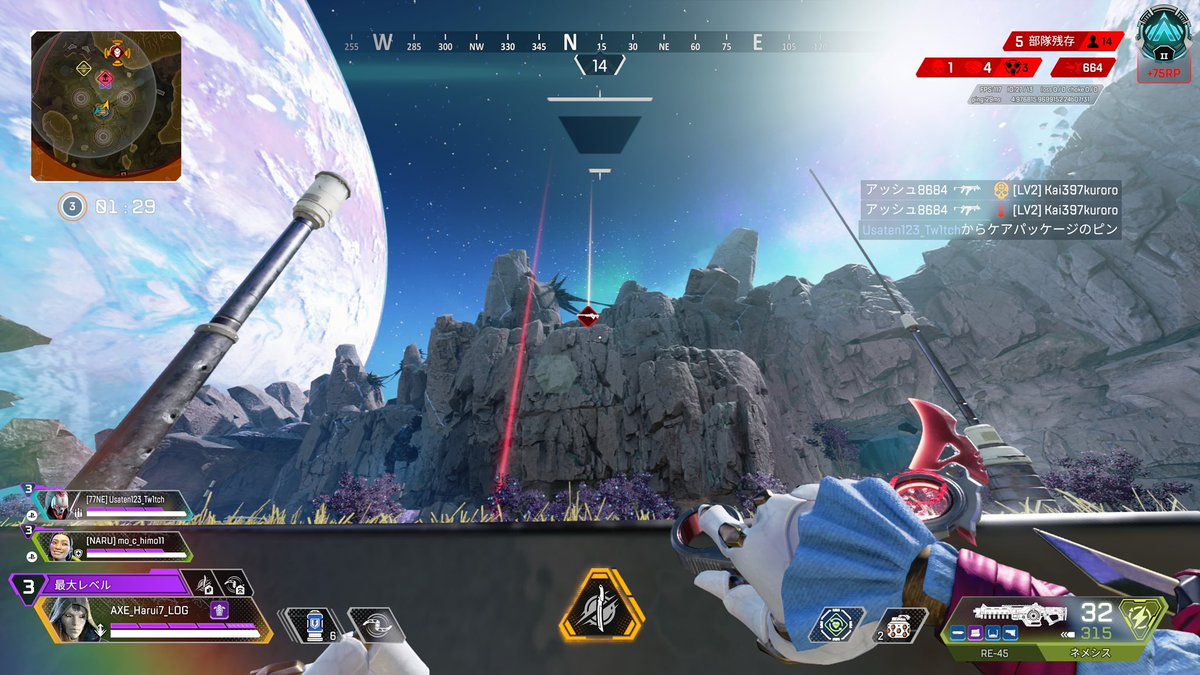Screen dimensions: 1200x675
Task: Open the green survival item slot
Action: tap(835, 624)
